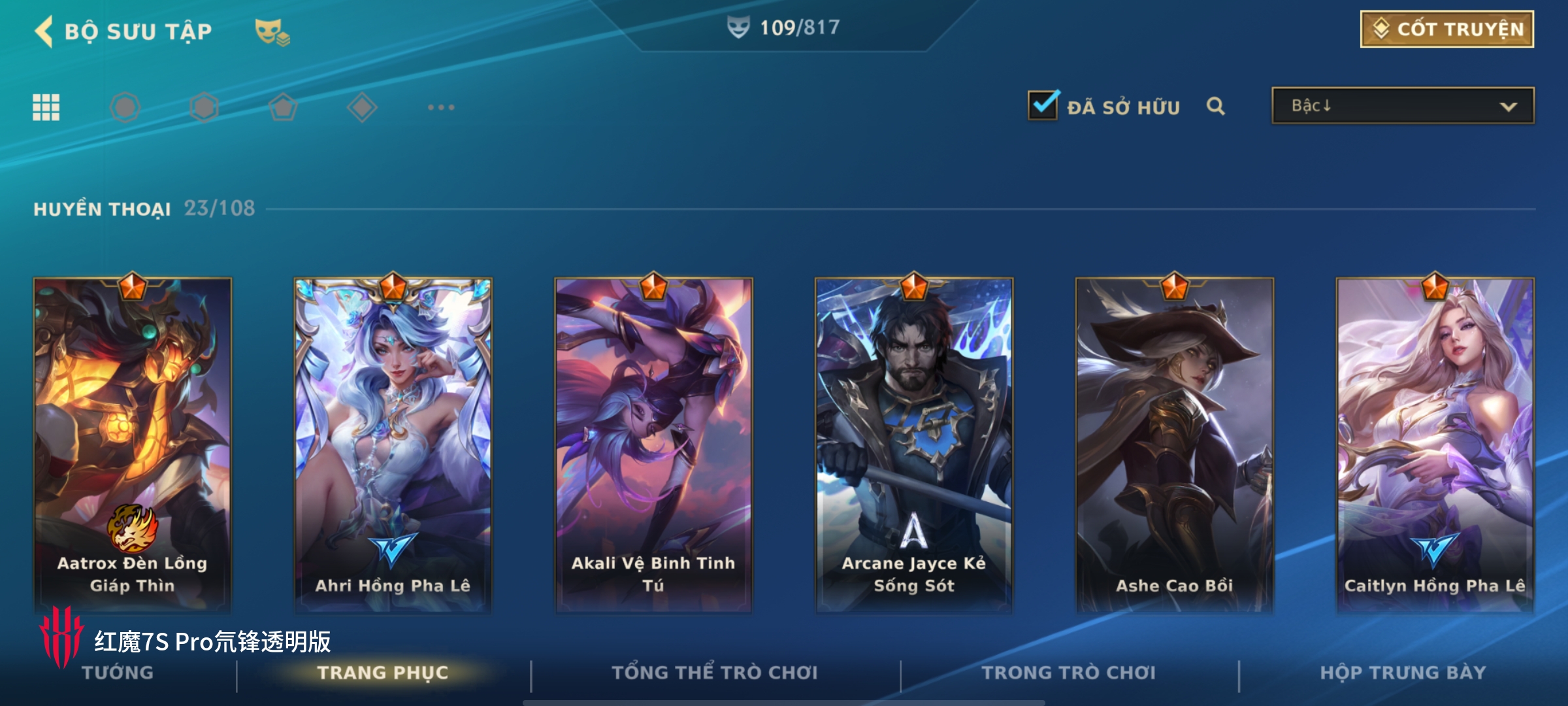Open the Cốt Truyện button

(x=1446, y=29)
